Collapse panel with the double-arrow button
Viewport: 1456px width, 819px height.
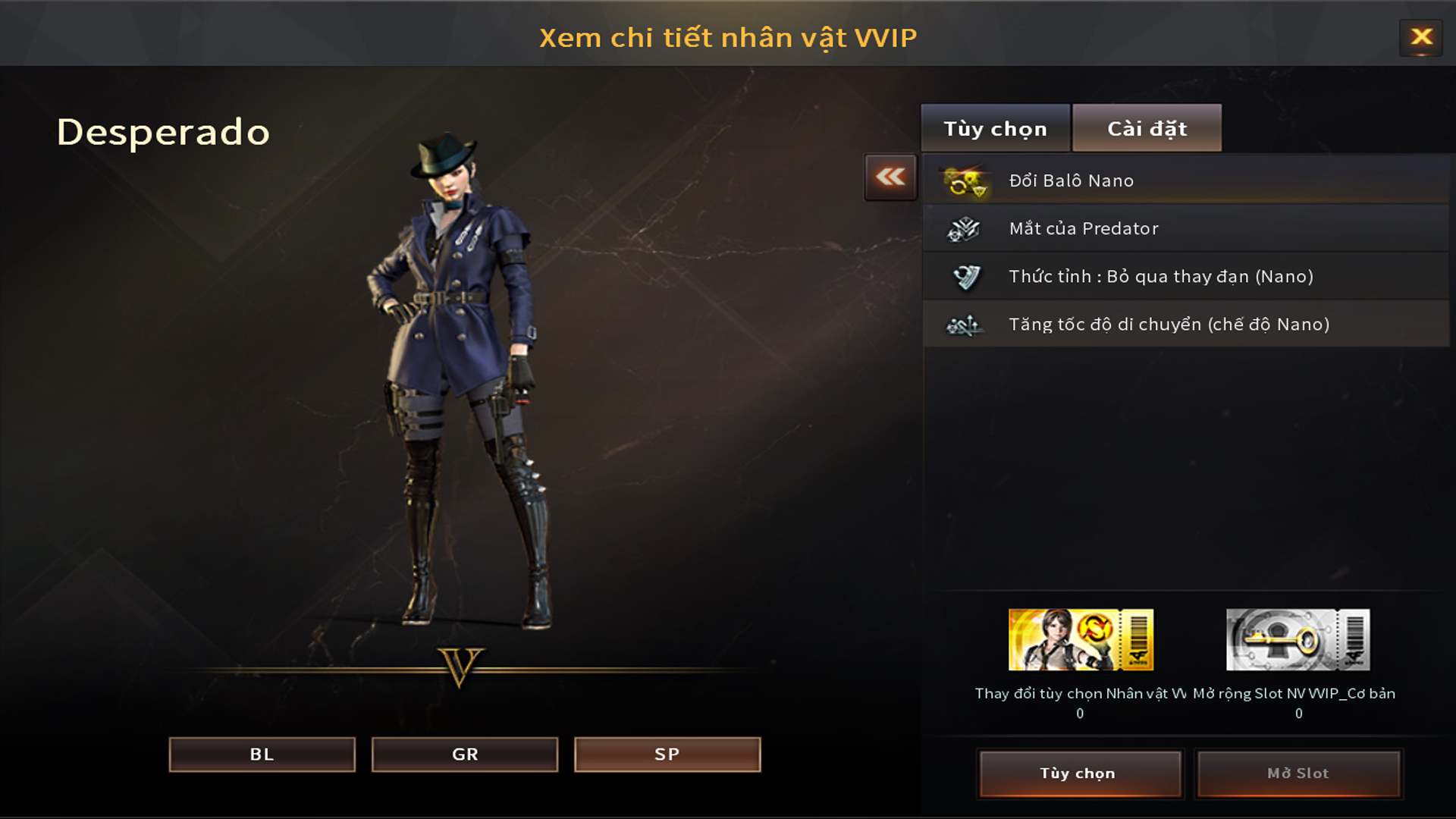click(x=890, y=177)
